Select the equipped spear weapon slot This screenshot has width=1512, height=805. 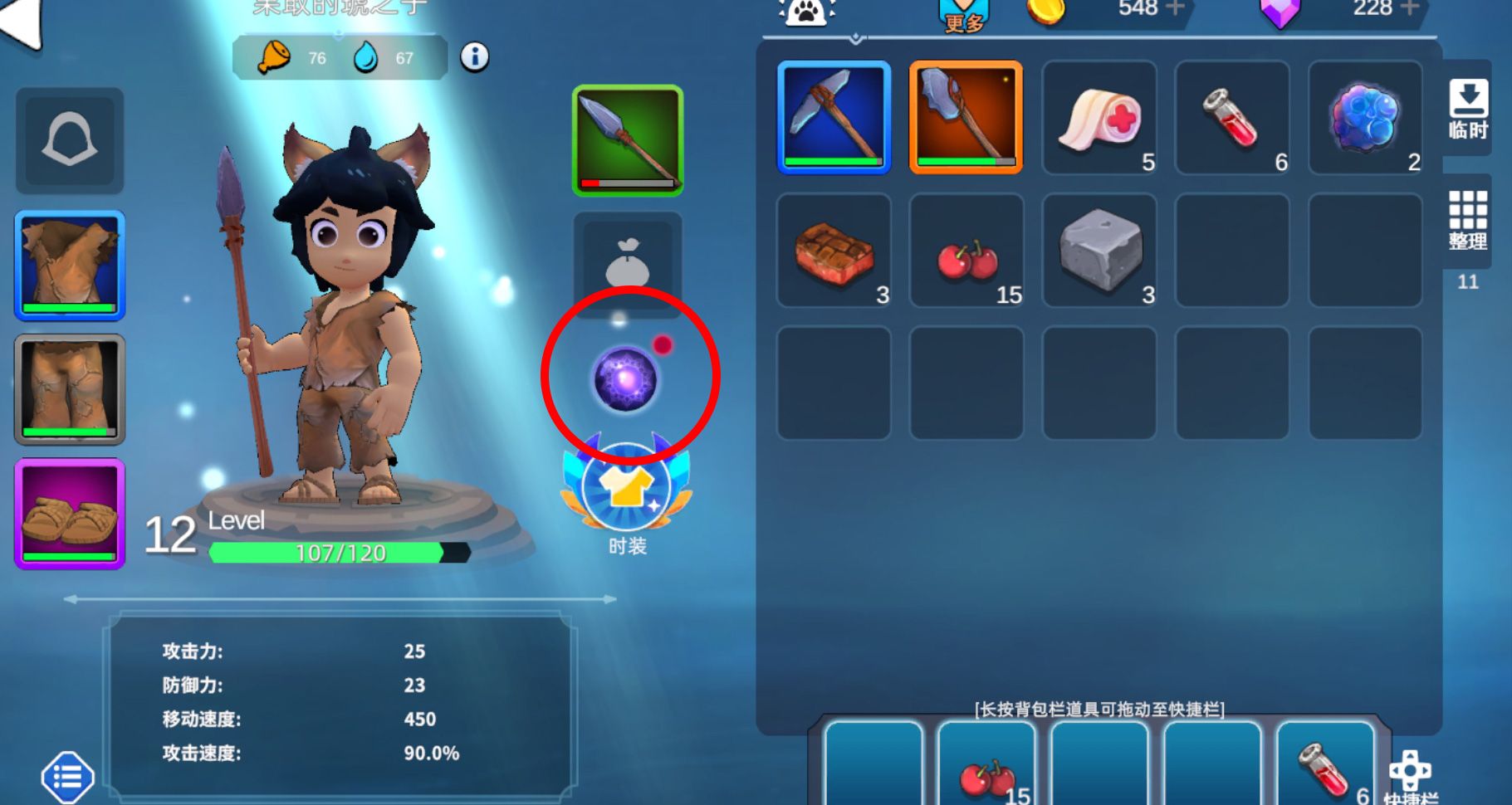click(x=628, y=141)
